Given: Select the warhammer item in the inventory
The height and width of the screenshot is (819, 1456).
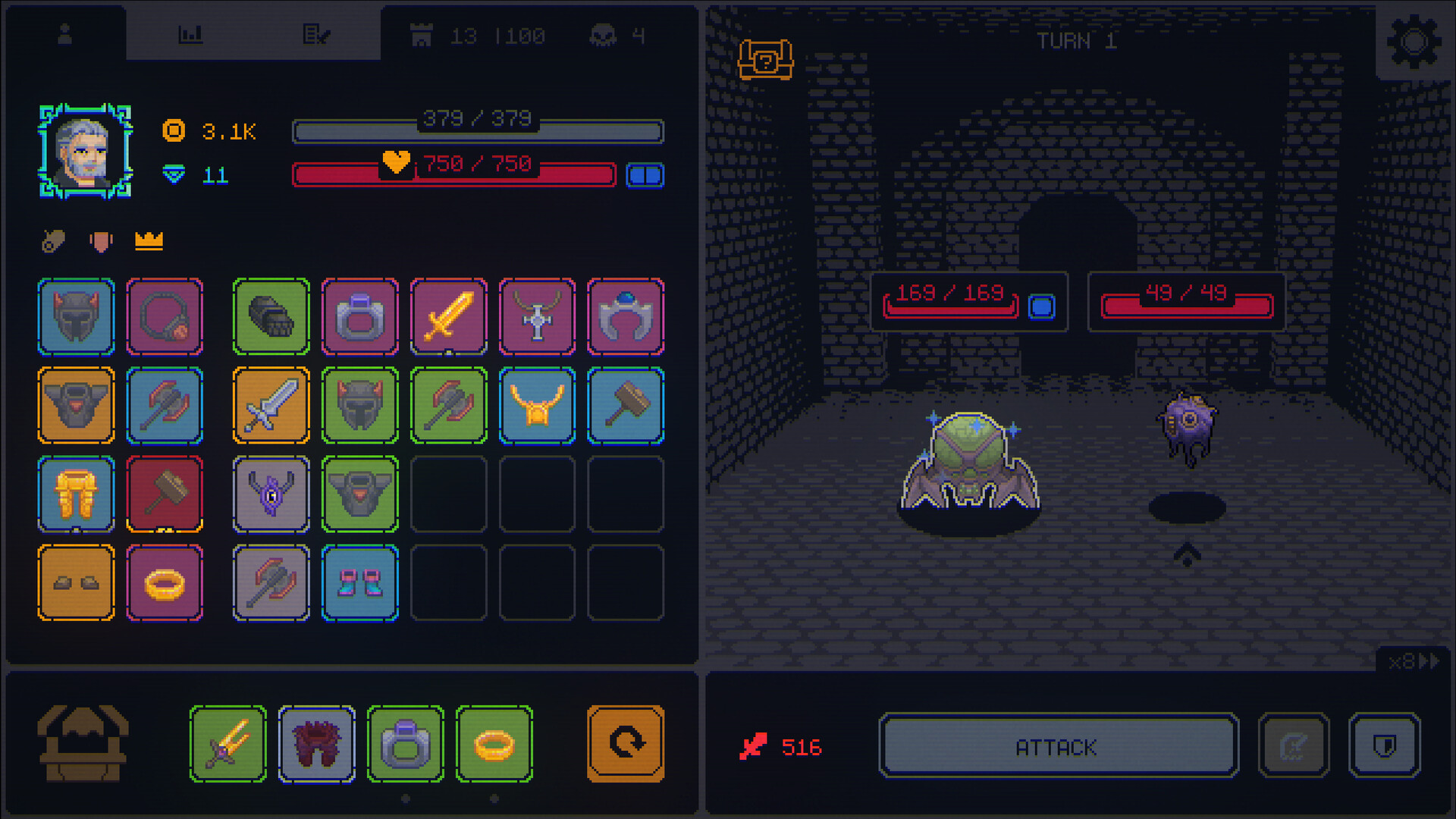Looking at the screenshot, I should click(165, 495).
